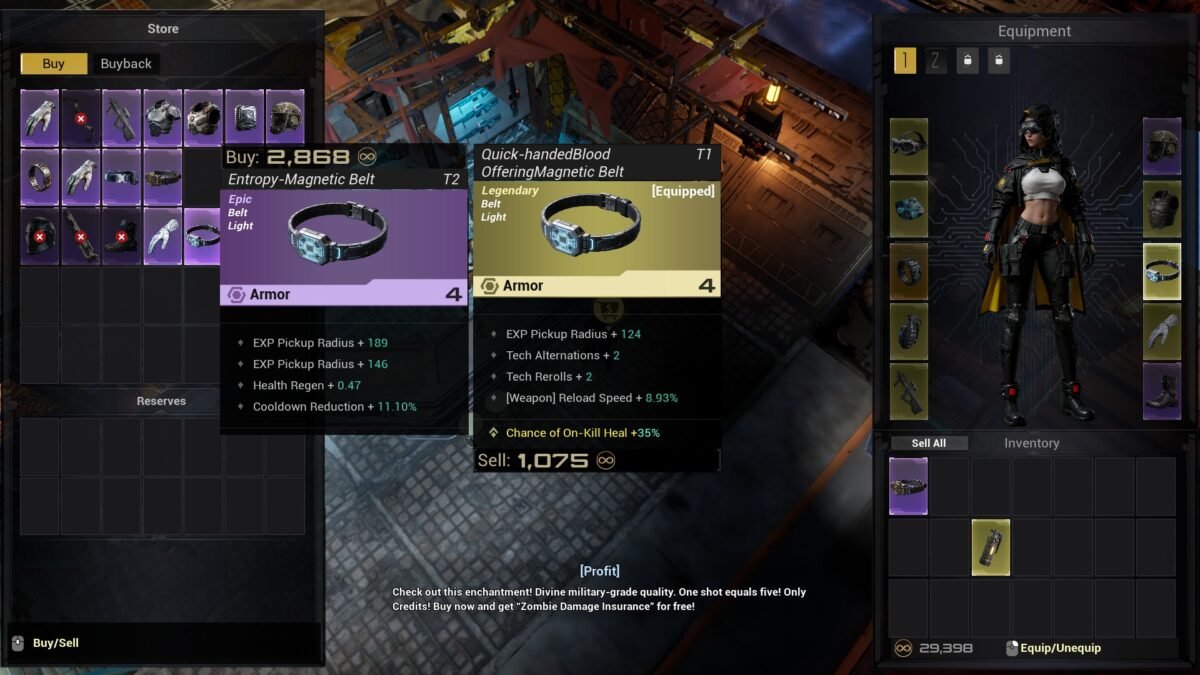The image size is (1200, 675).
Task: Select the blue goggles store item
Action: click(x=121, y=177)
